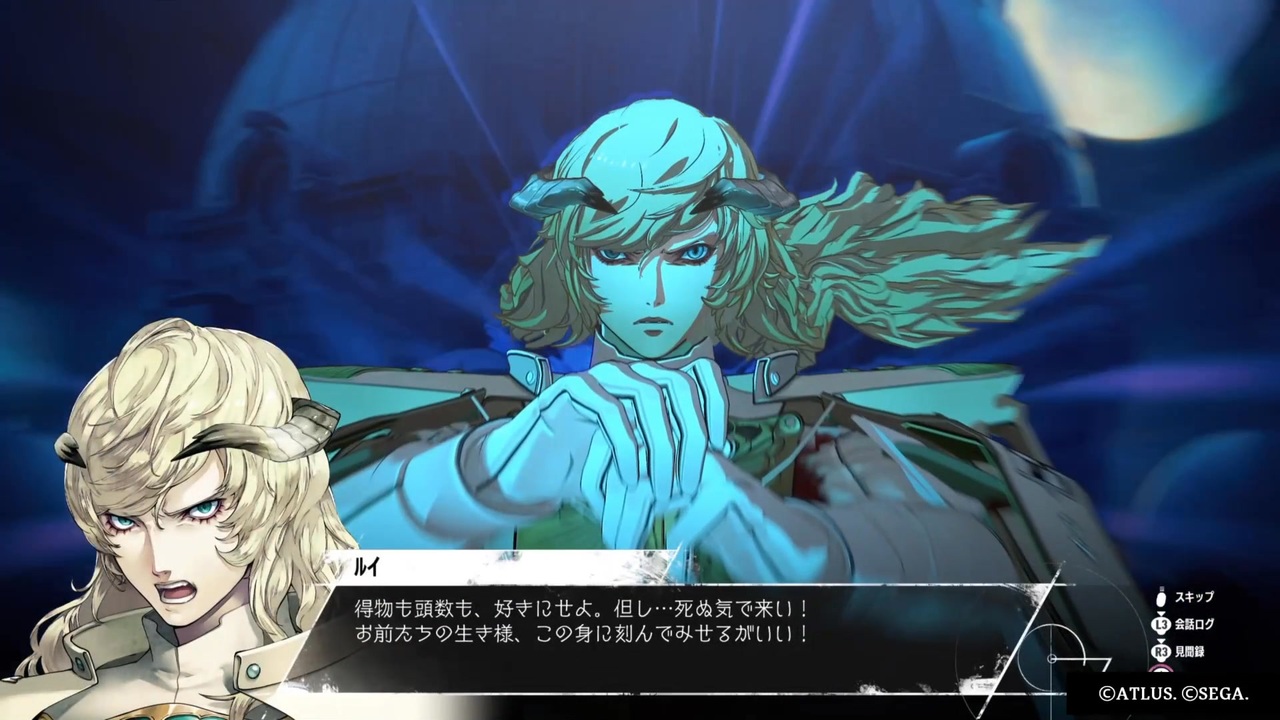
Task: Expand the dialogue log via its L3 chevron
Action: (1161, 611)
